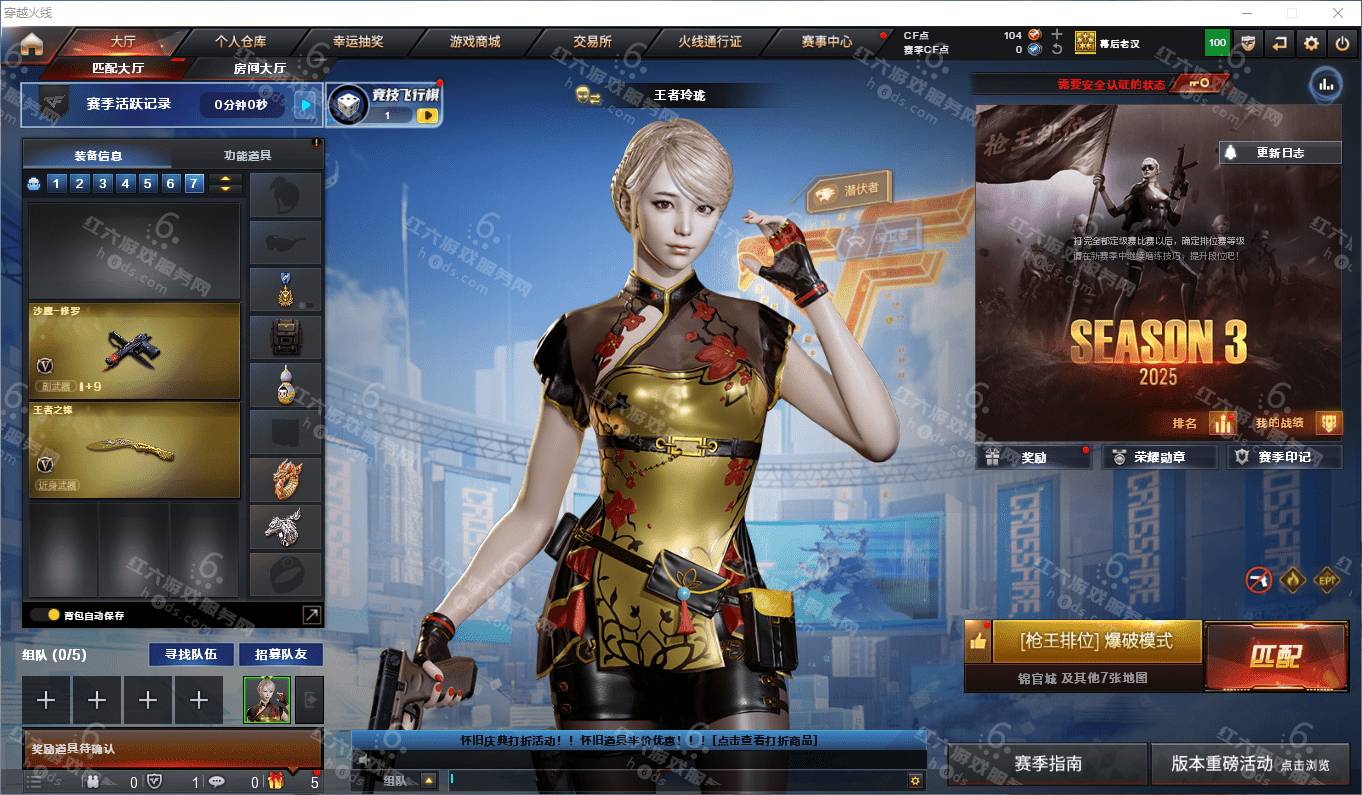Image resolution: width=1362 pixels, height=795 pixels.
Task: Switch to the 房间大厅 tab
Action: click(260, 68)
